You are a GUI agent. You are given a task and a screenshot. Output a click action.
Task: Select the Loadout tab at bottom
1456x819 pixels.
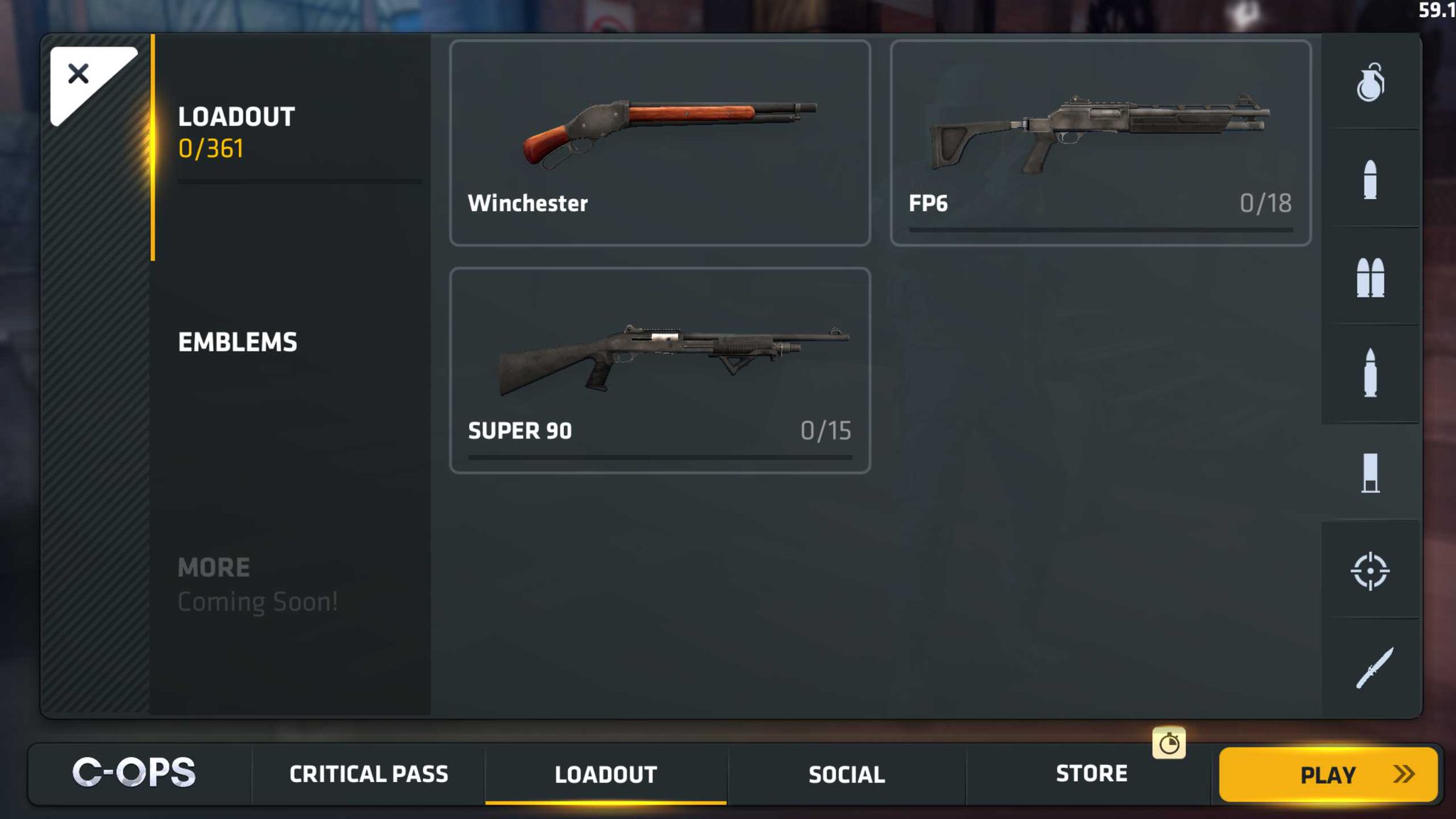606,774
